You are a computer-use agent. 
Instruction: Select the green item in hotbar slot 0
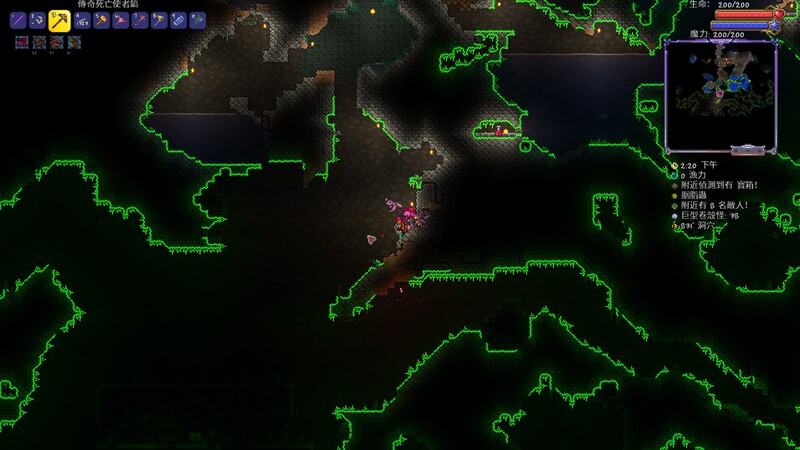click(198, 19)
